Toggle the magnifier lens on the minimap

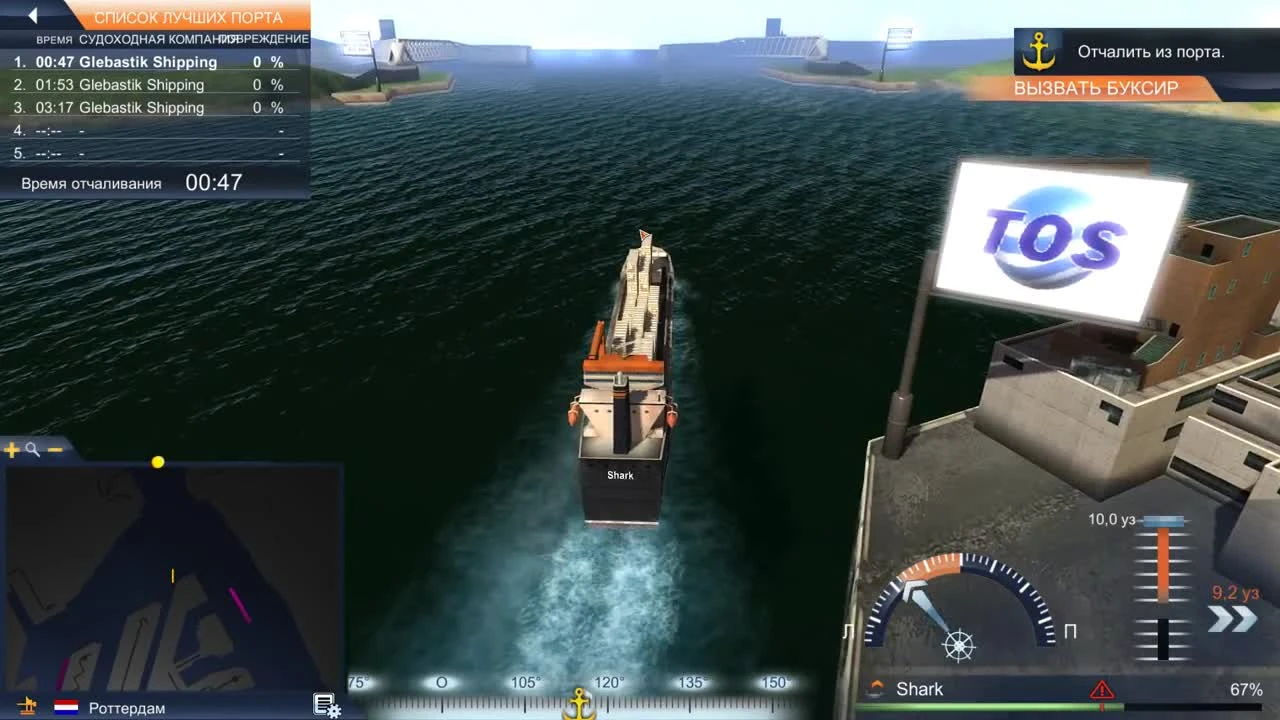coord(33,450)
